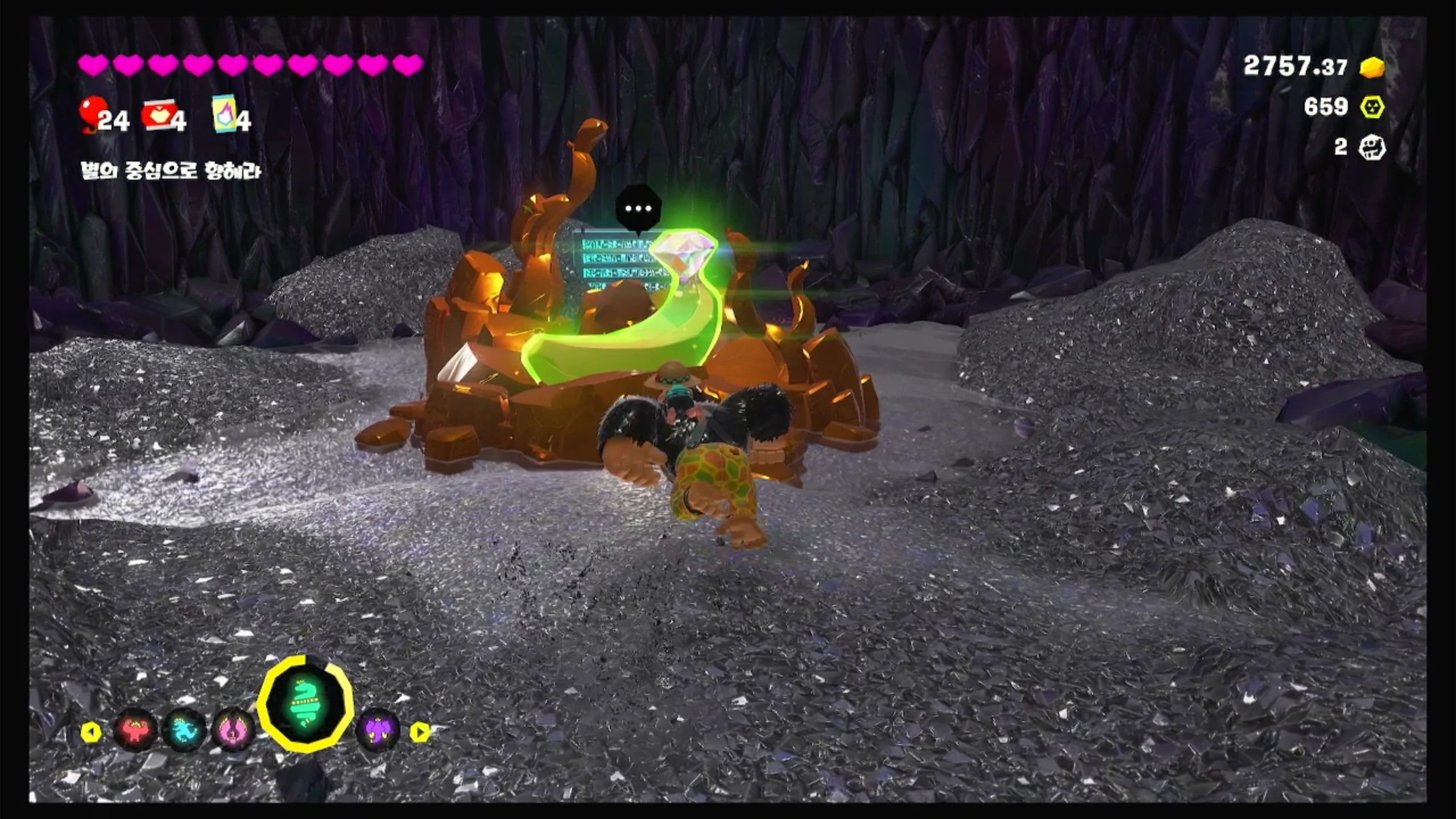Screen dimensions: 1456x819
Task: Click the gold nugget currency icon
Action: [1372, 67]
